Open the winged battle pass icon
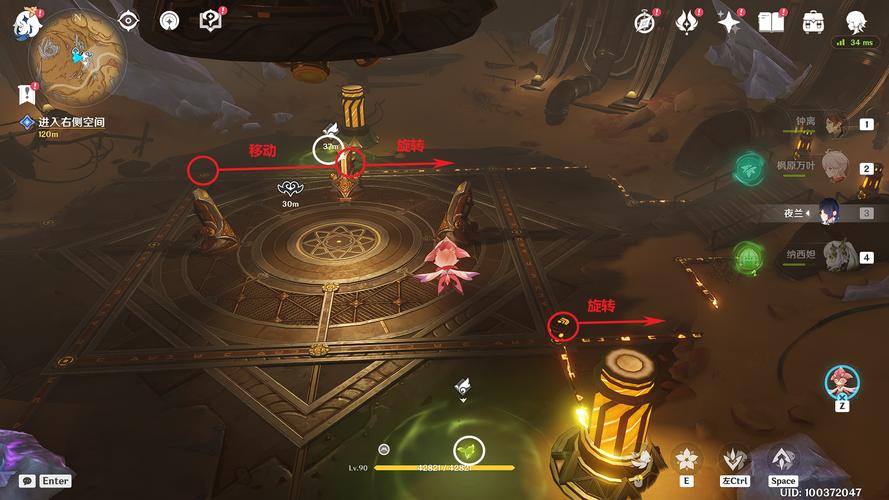889x500 pixels. [x=686, y=22]
